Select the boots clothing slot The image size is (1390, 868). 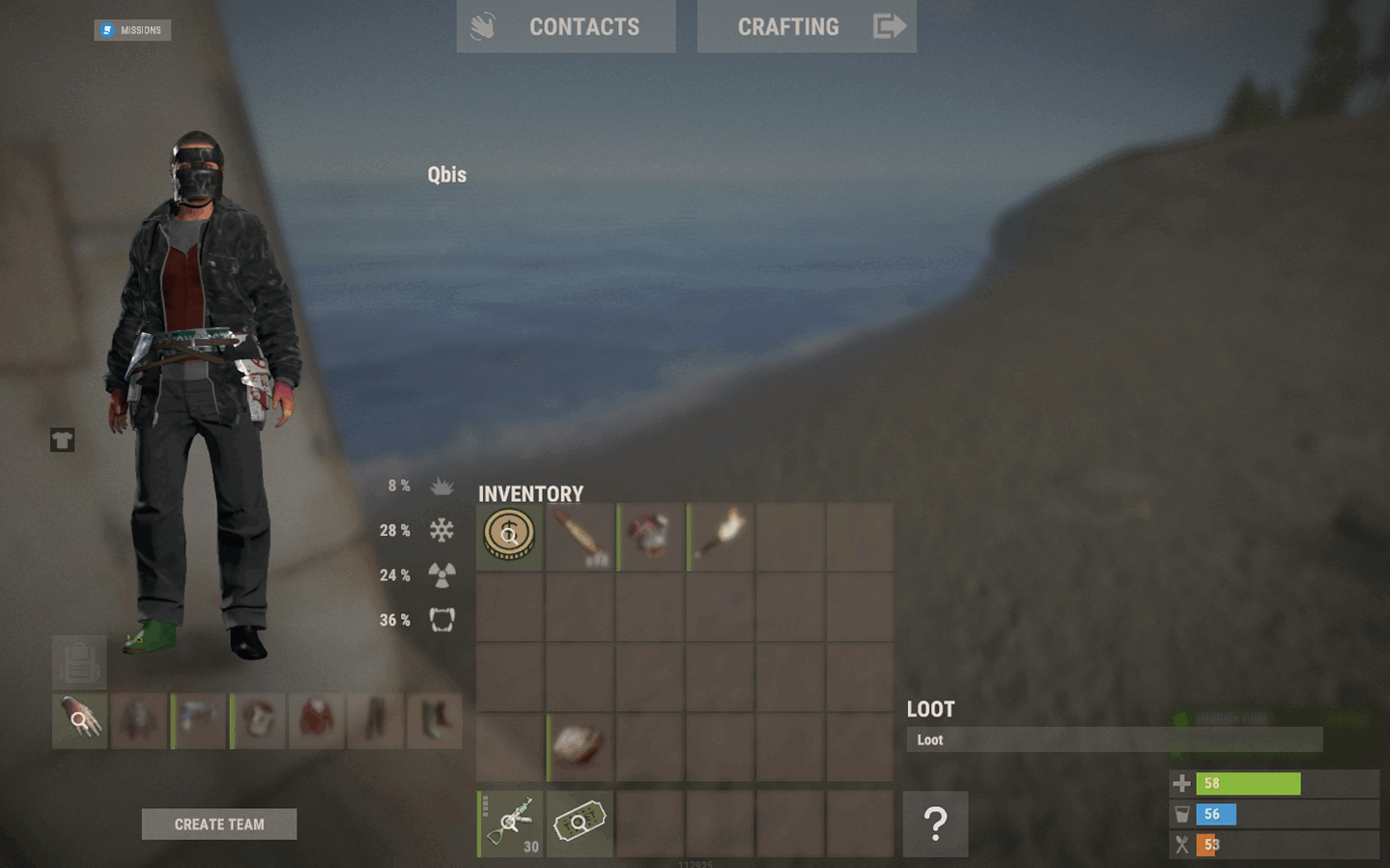[435, 720]
